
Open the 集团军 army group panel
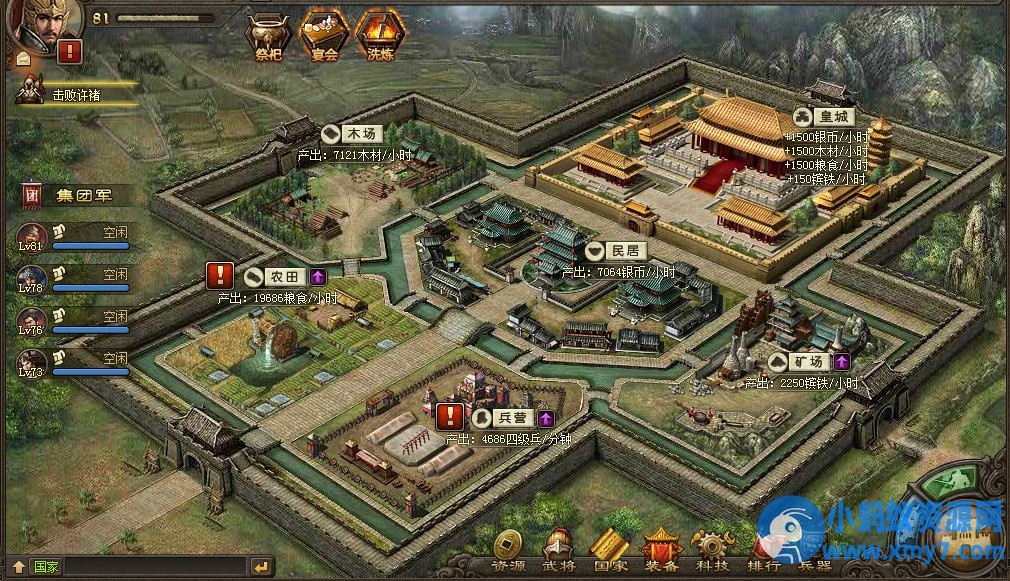(82, 195)
